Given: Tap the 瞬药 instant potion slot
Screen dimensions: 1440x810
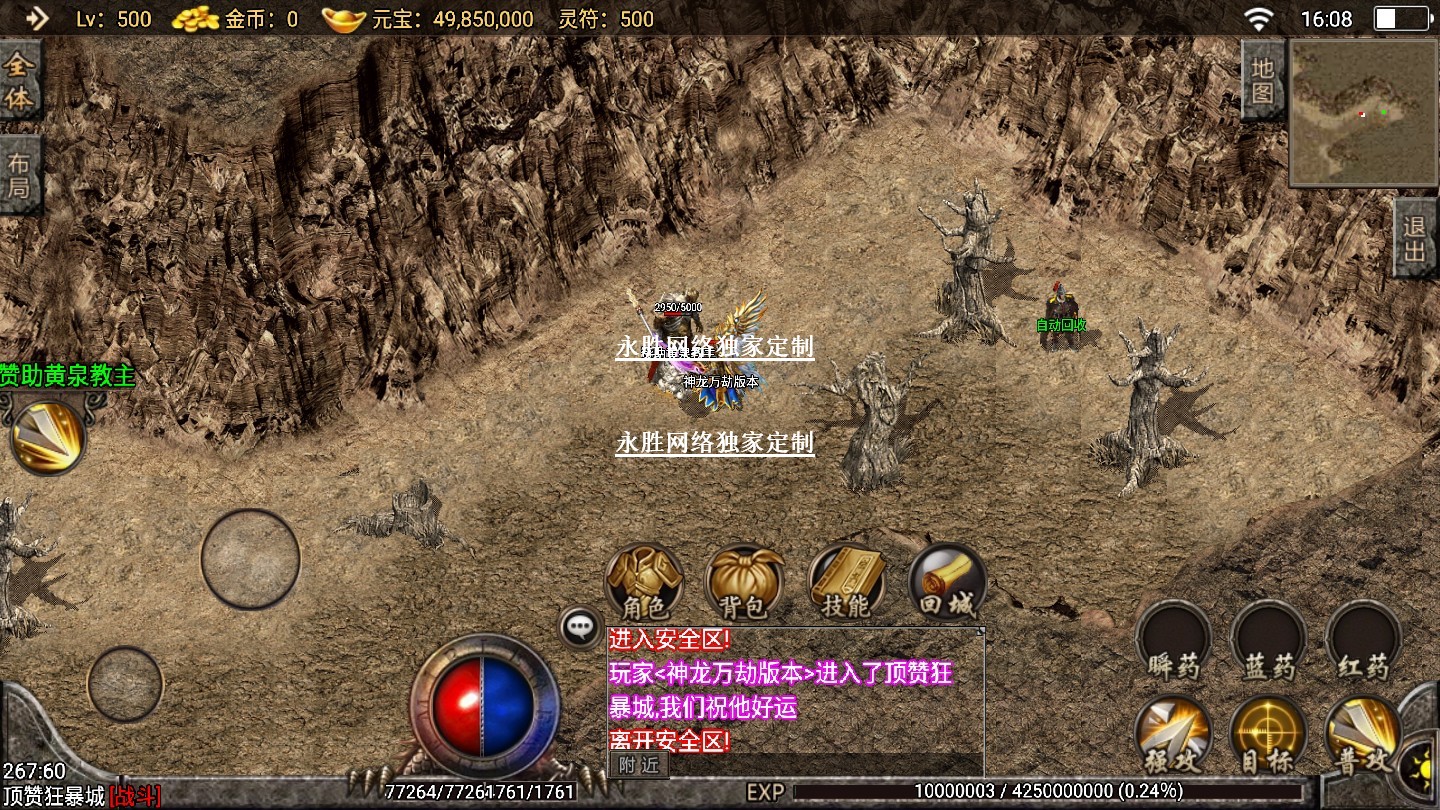Looking at the screenshot, I should tap(1173, 640).
